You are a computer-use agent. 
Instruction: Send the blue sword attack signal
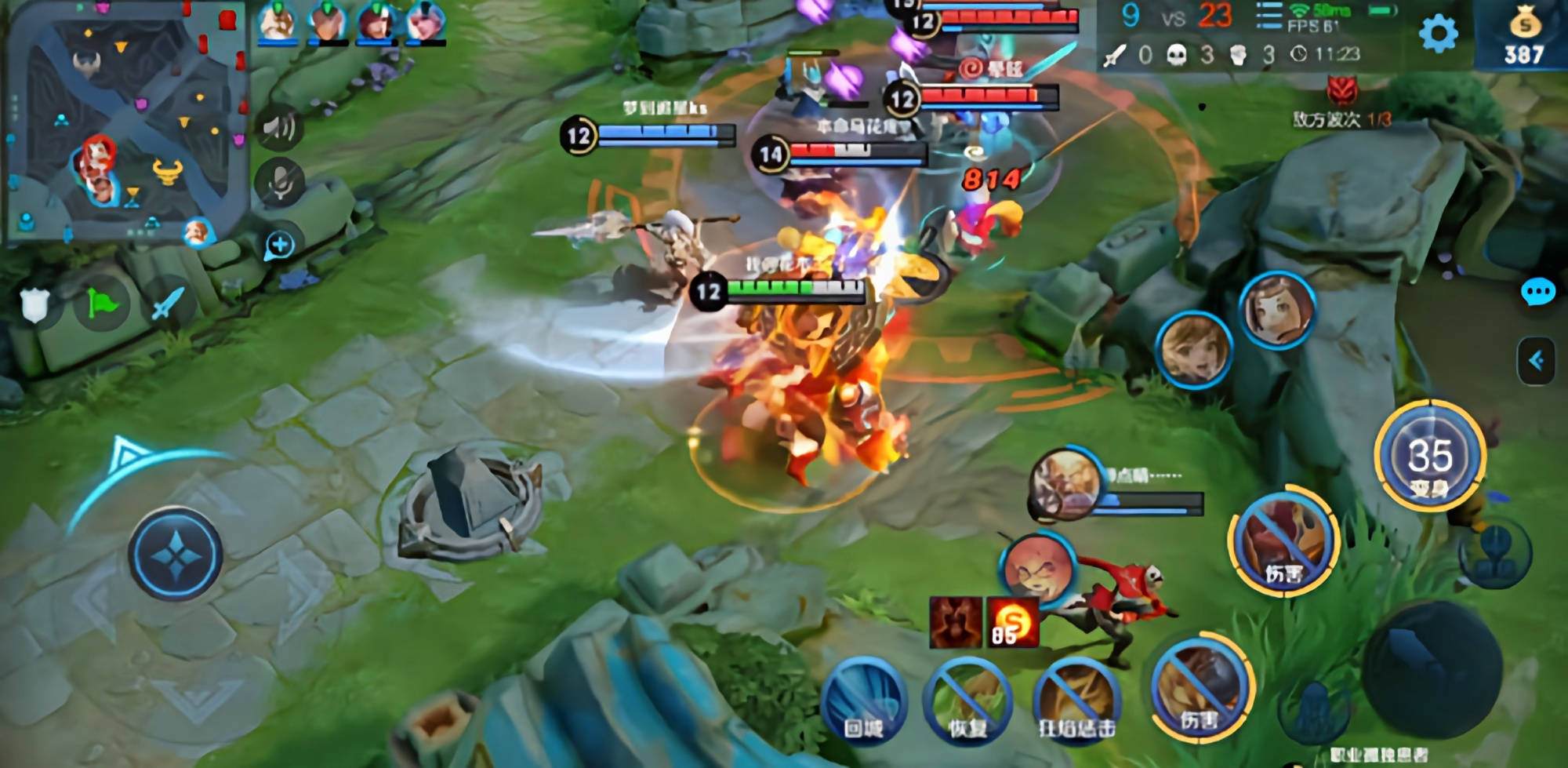tap(167, 303)
